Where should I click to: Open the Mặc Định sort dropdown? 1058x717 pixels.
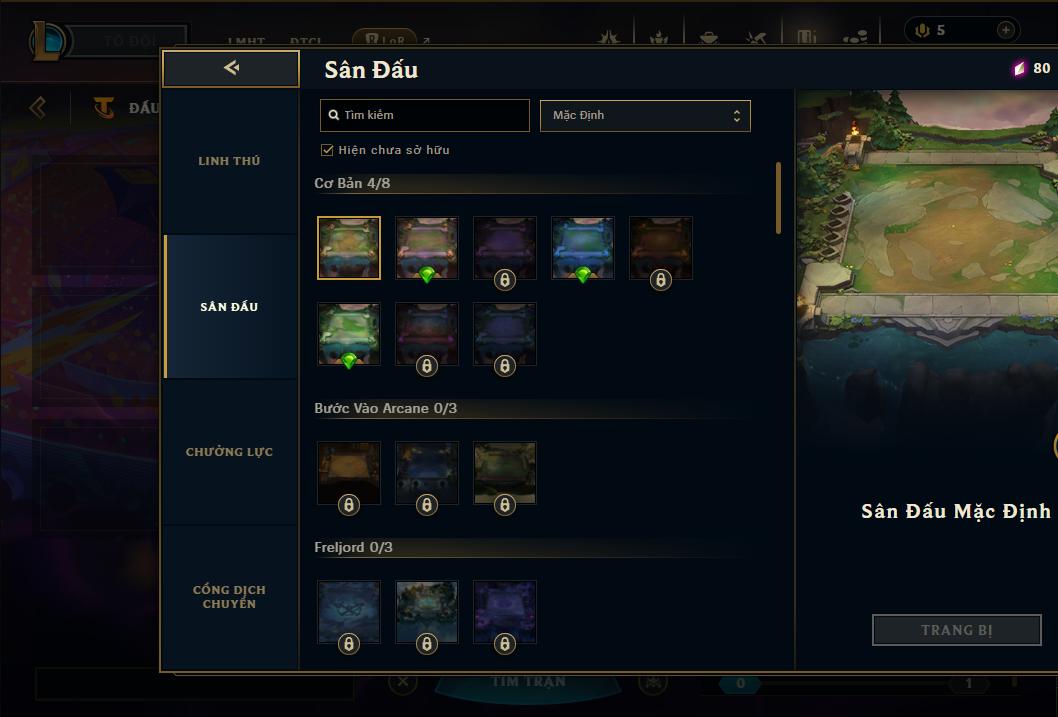pos(645,115)
